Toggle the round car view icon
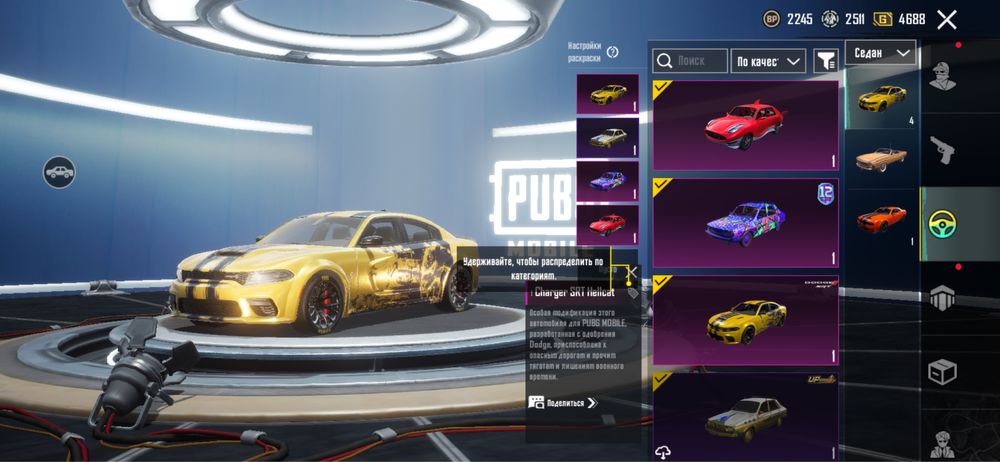The width and height of the screenshot is (1000, 462). click(59, 172)
